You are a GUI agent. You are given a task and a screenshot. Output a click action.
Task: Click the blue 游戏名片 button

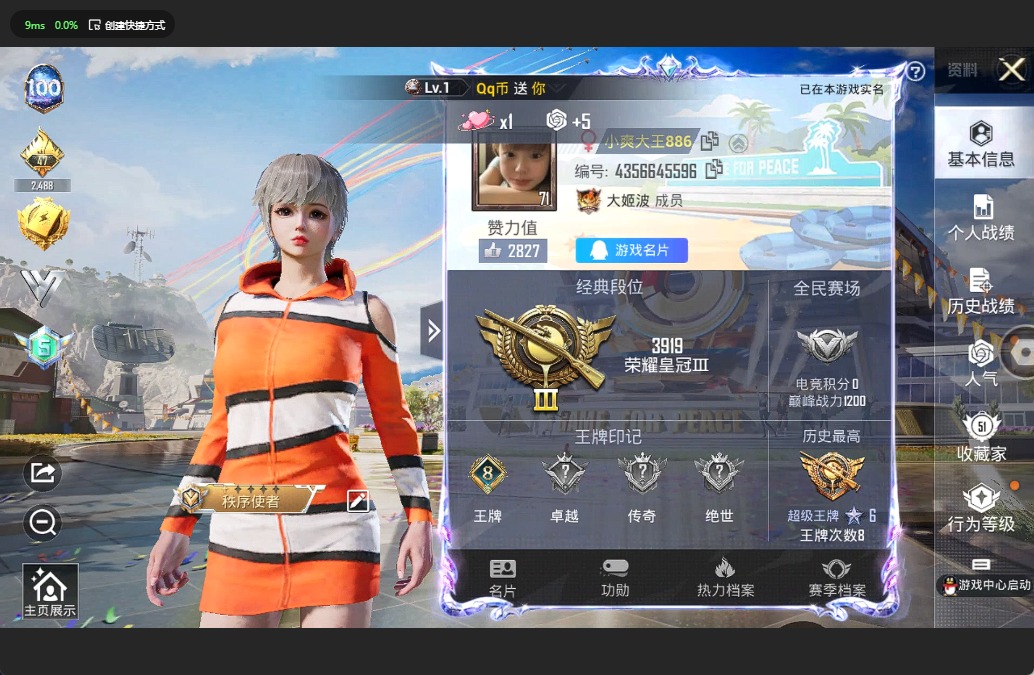coord(631,250)
